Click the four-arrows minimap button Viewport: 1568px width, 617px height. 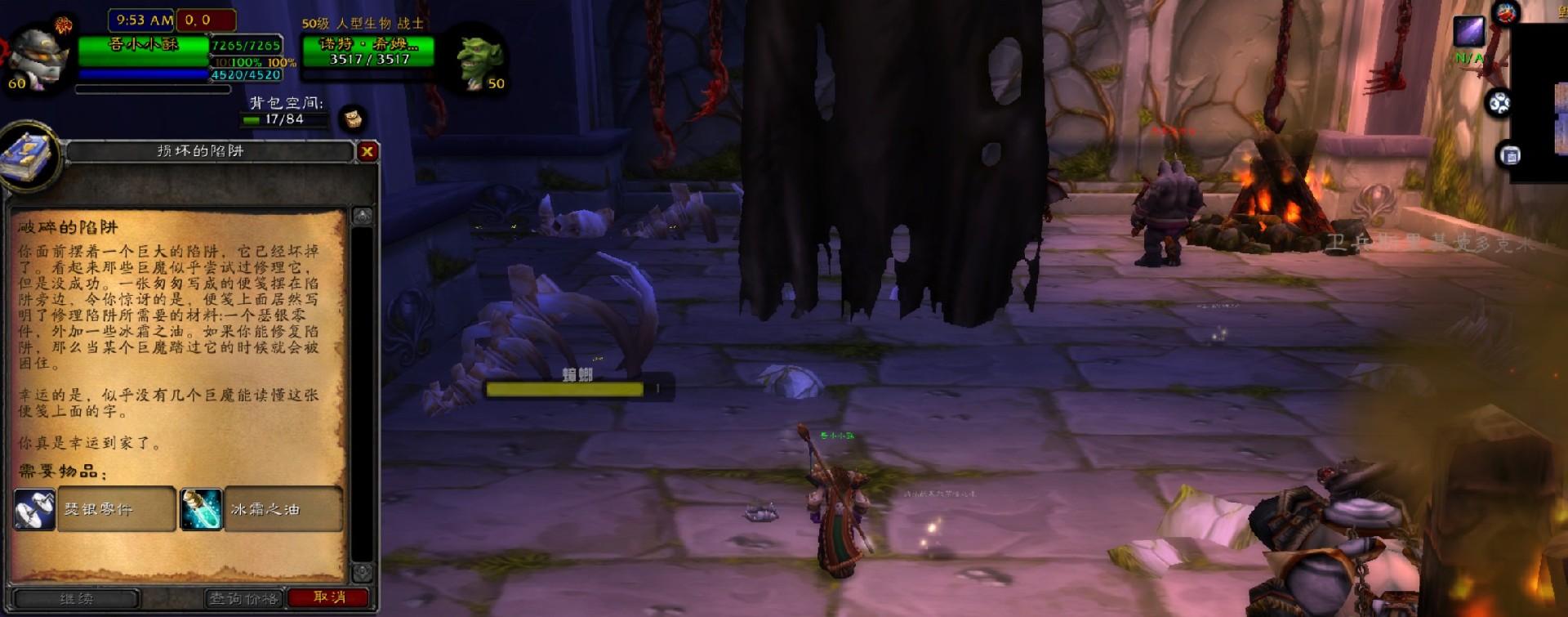[x=1499, y=103]
